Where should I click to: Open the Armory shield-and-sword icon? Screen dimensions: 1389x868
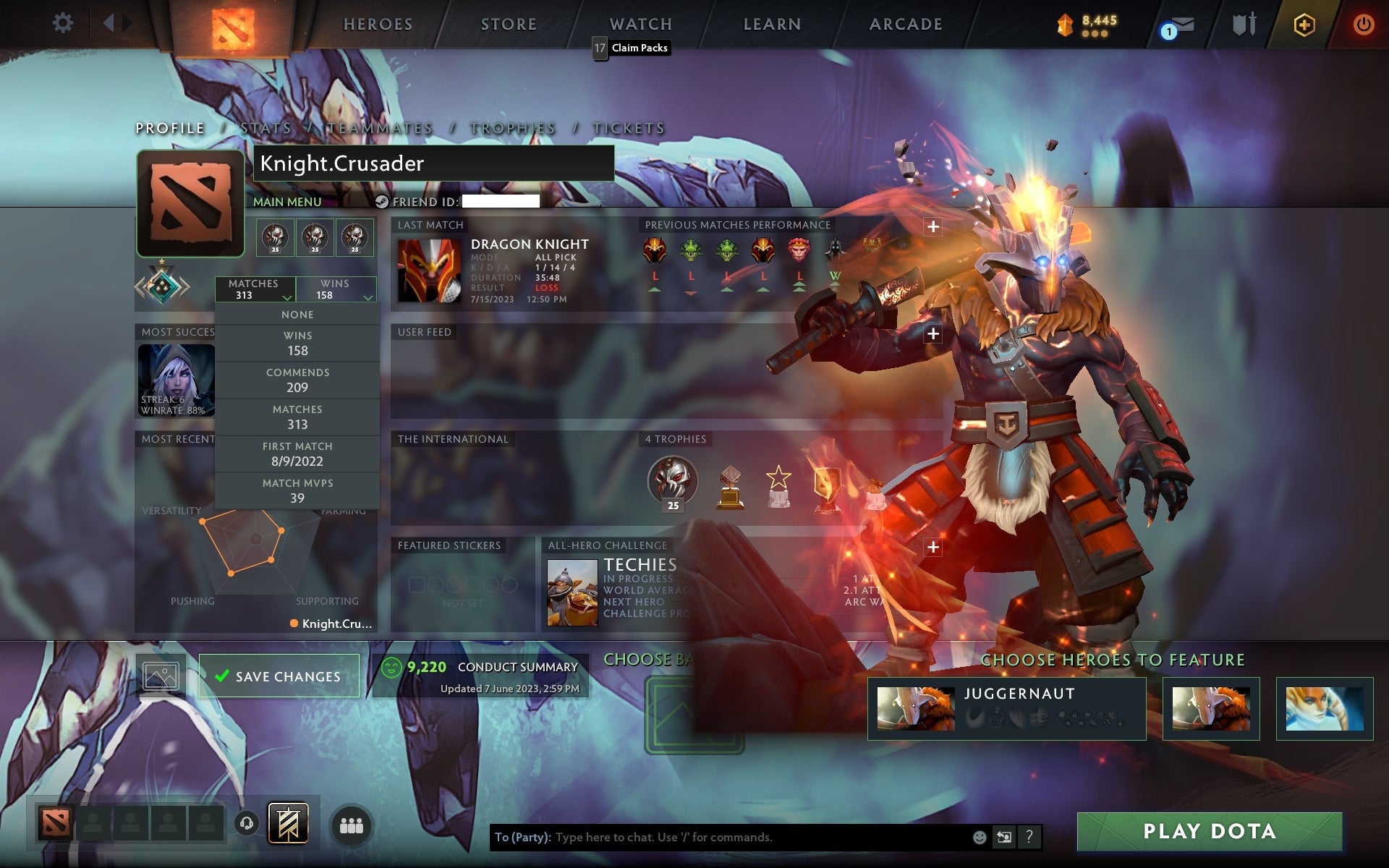coord(1243,24)
